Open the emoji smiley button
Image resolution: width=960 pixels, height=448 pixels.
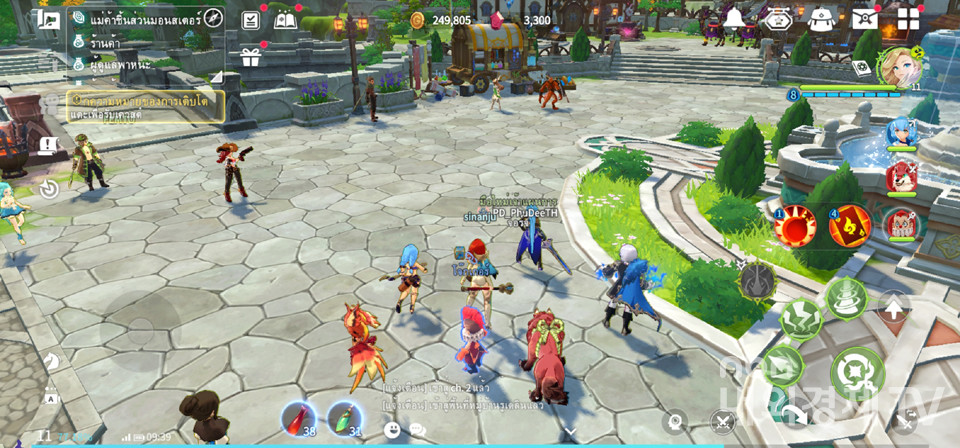(x=392, y=430)
